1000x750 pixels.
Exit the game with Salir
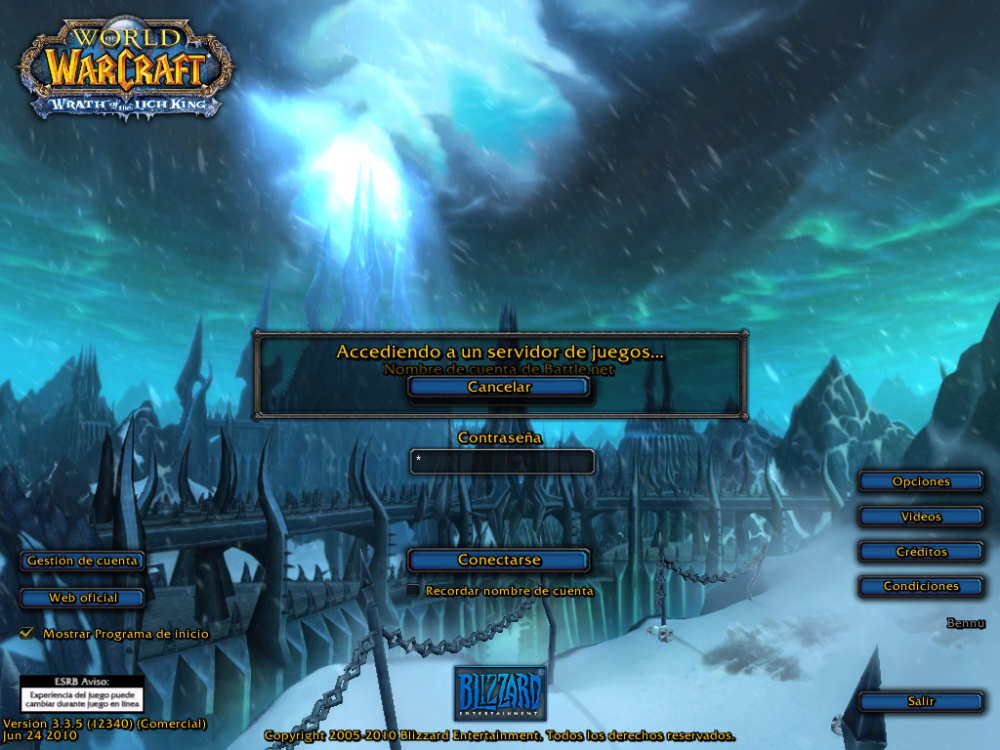[x=921, y=702]
